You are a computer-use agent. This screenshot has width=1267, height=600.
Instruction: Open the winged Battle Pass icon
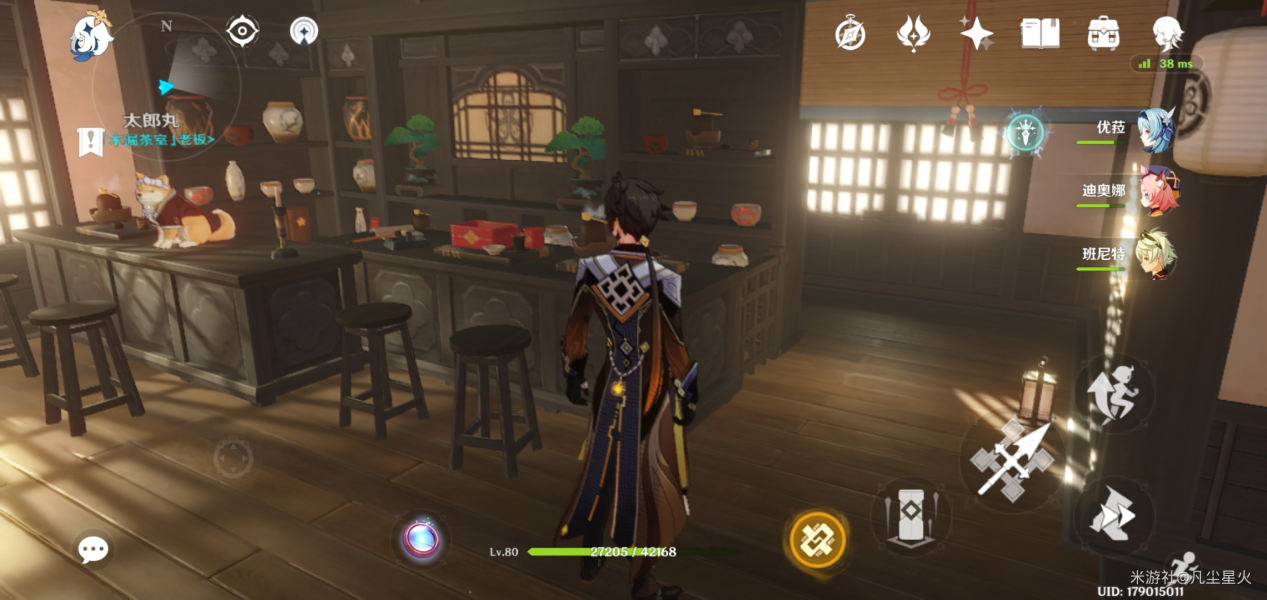(x=913, y=34)
